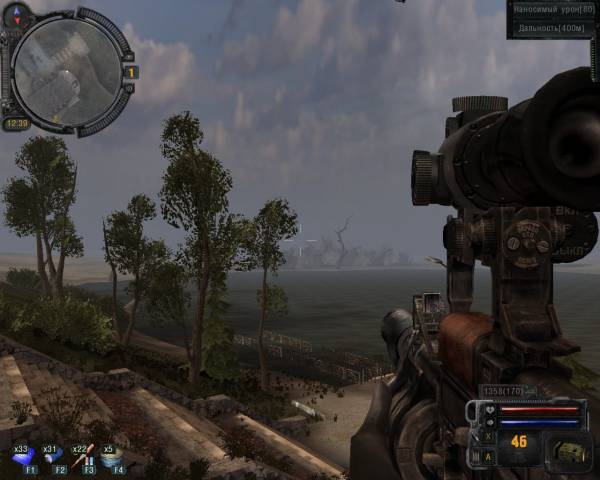Click the fire mode letter A indicator

tap(487, 458)
